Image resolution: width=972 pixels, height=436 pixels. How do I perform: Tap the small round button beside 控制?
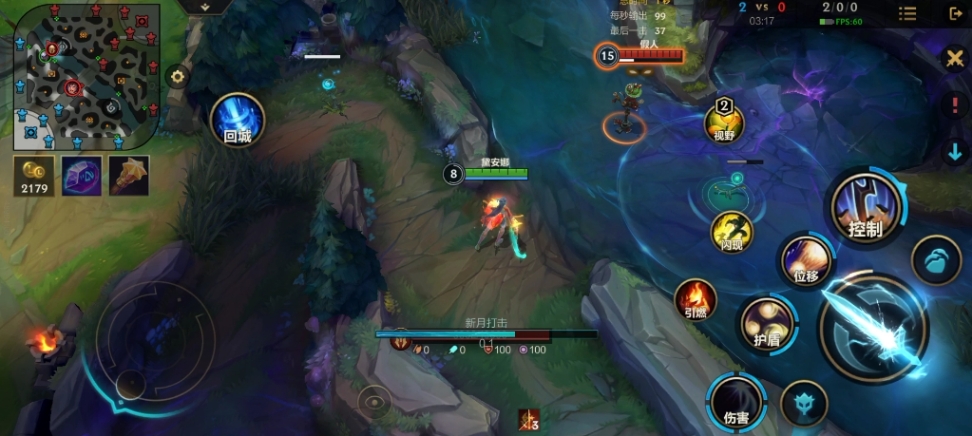pyautogui.click(x=936, y=260)
